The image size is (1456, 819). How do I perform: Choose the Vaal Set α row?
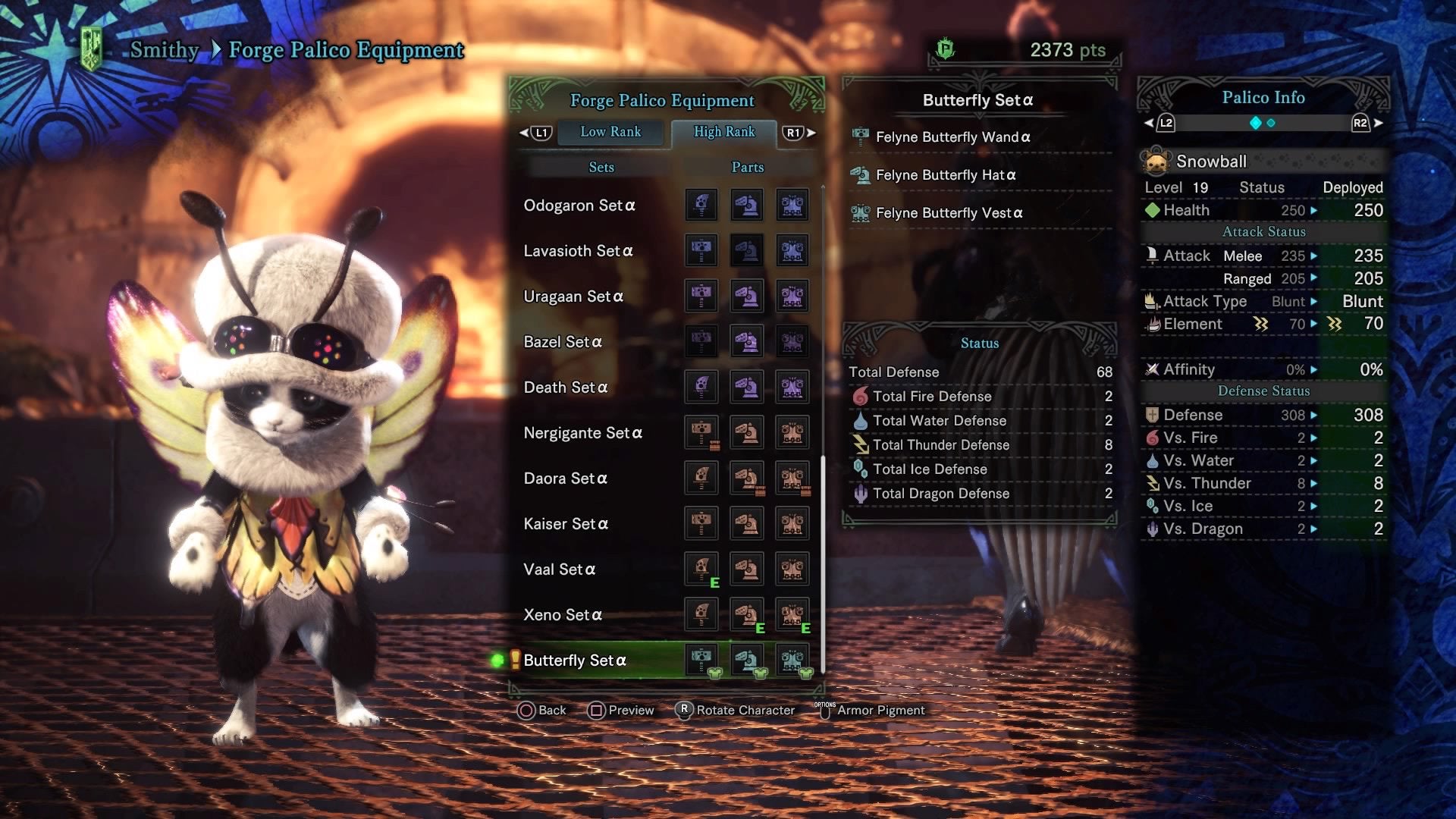click(560, 570)
